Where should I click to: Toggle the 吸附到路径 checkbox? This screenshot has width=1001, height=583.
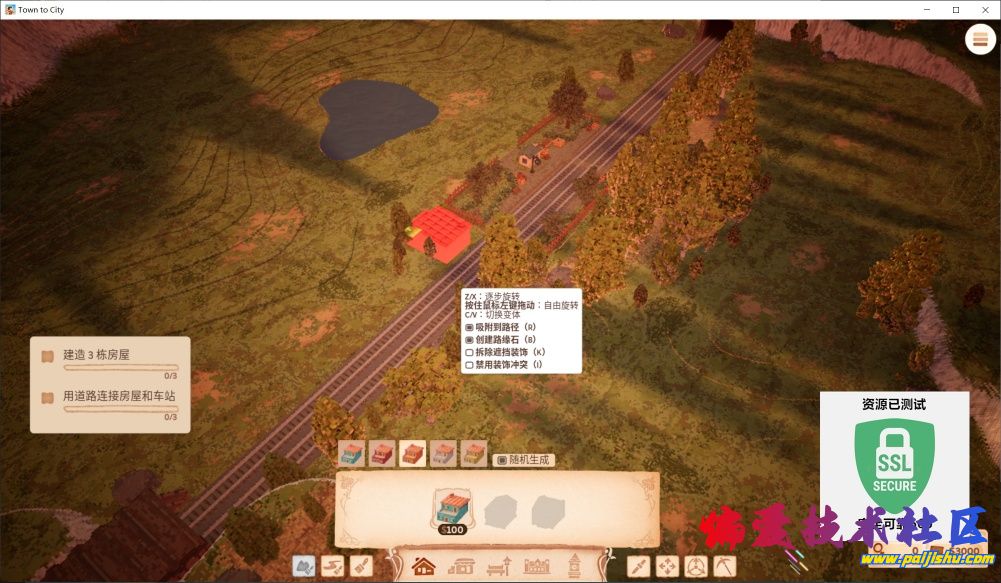[x=470, y=327]
